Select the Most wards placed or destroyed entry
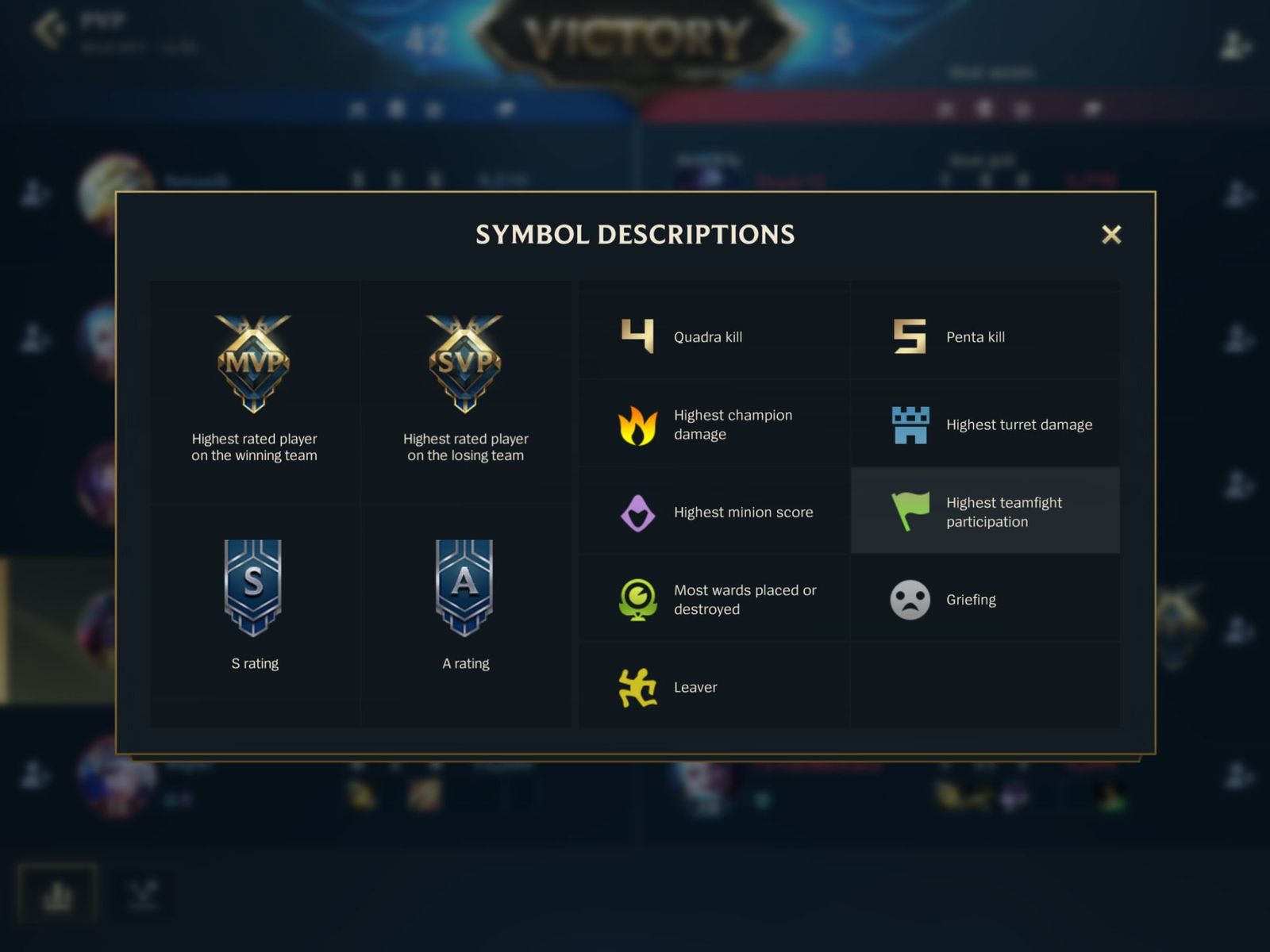The height and width of the screenshot is (952, 1270). pyautogui.click(x=714, y=599)
